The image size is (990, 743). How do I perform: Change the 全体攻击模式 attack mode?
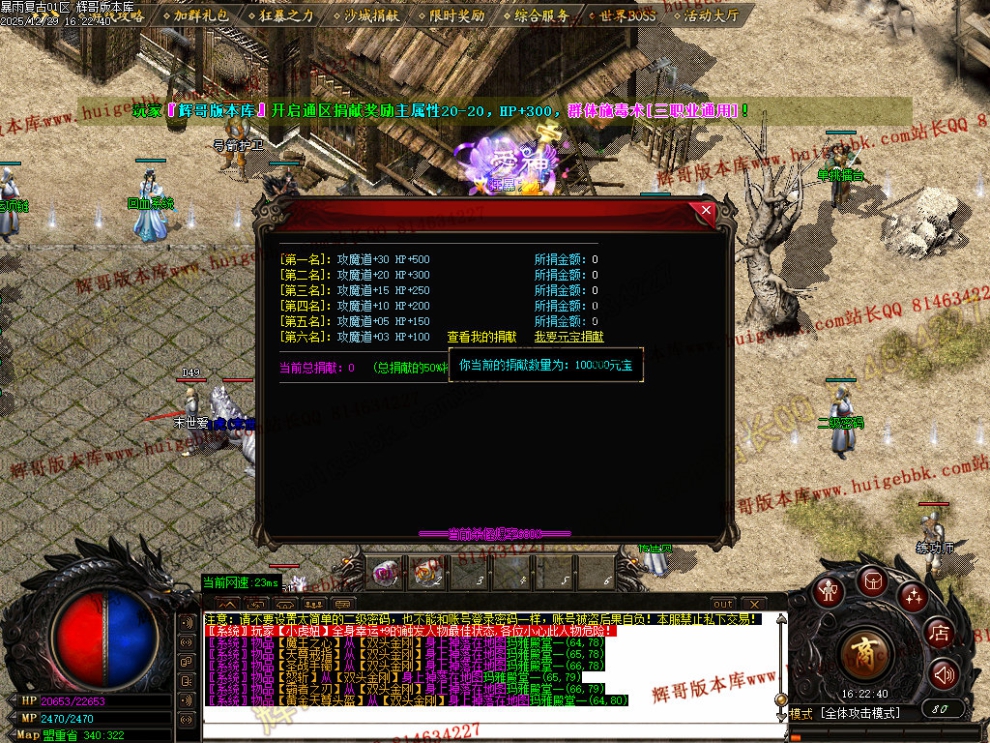click(860, 713)
